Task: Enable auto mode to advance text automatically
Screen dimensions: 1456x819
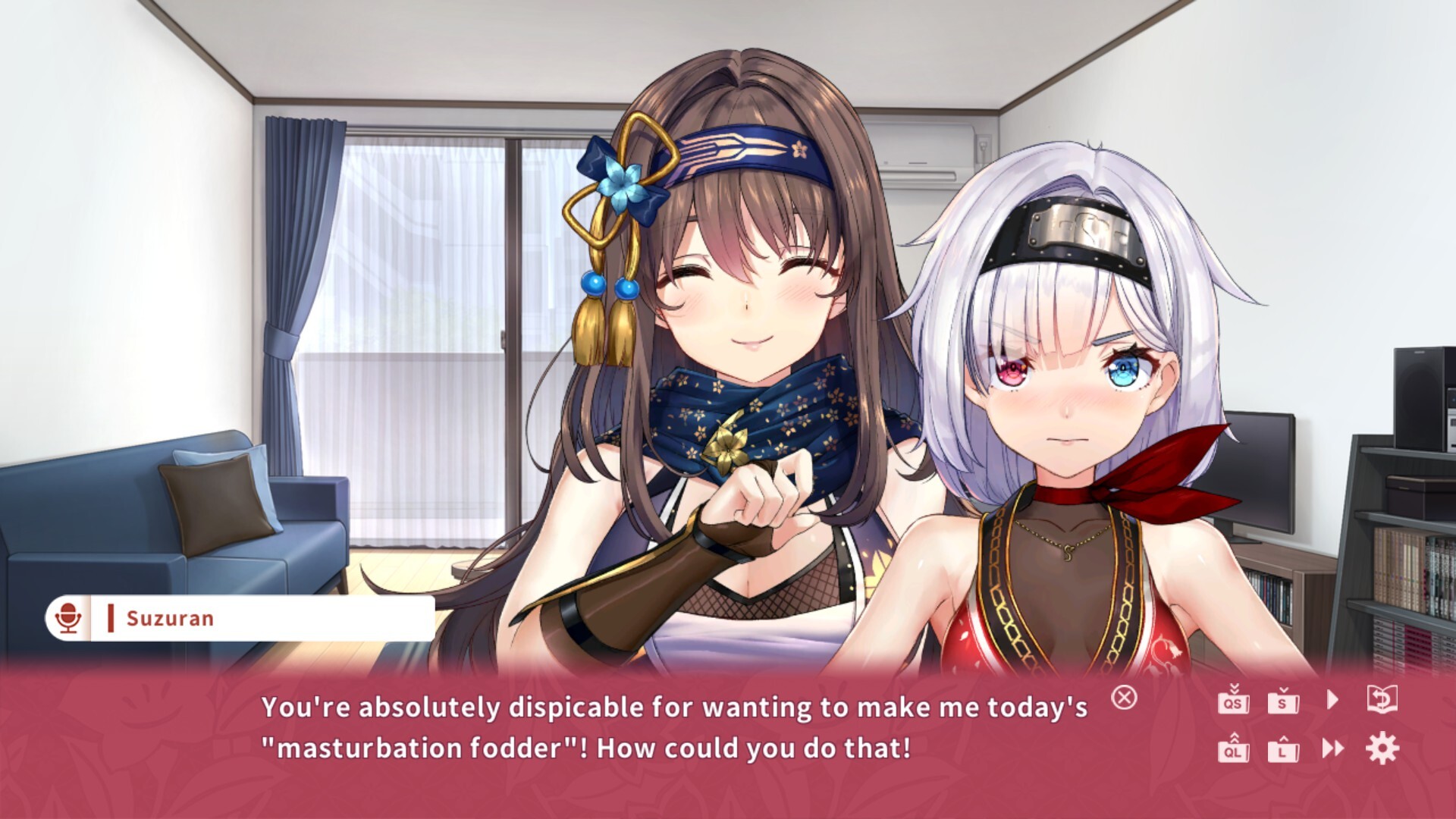Action: [x=1333, y=698]
